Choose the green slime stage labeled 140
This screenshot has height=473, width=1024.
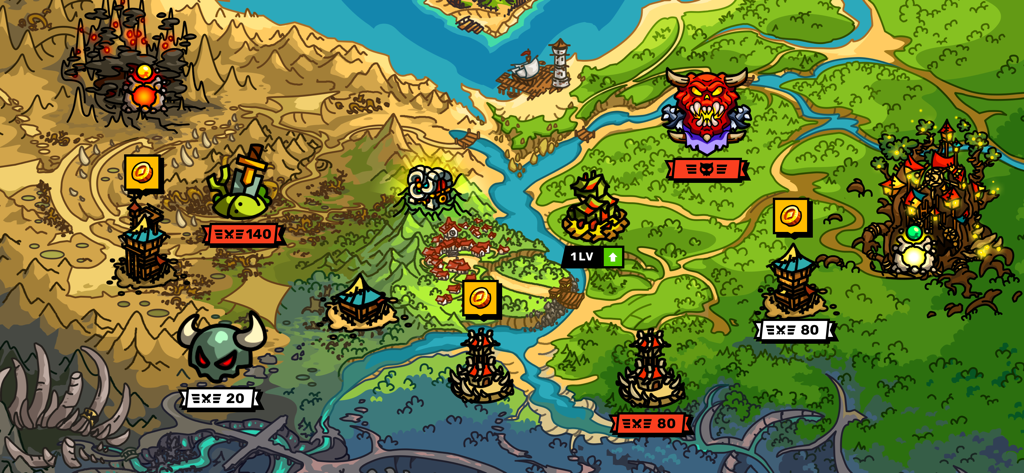pos(242,188)
